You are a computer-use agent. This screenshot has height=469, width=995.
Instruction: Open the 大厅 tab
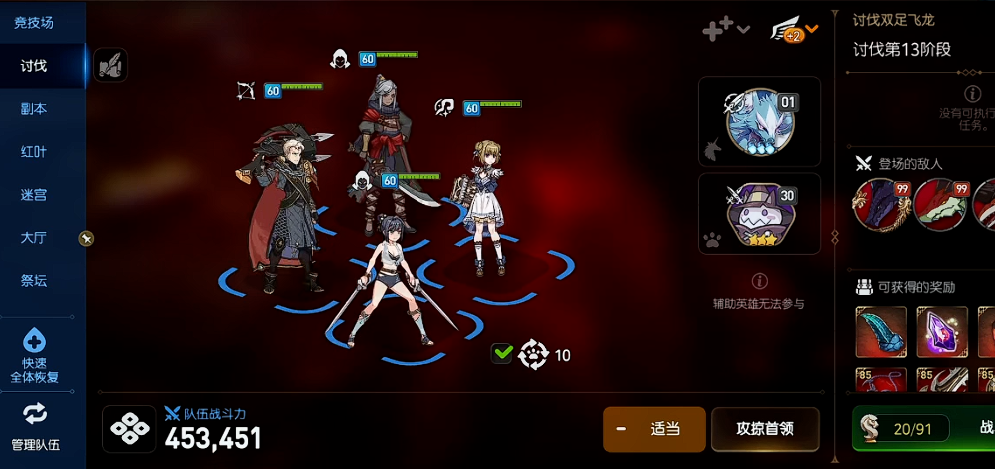34,238
